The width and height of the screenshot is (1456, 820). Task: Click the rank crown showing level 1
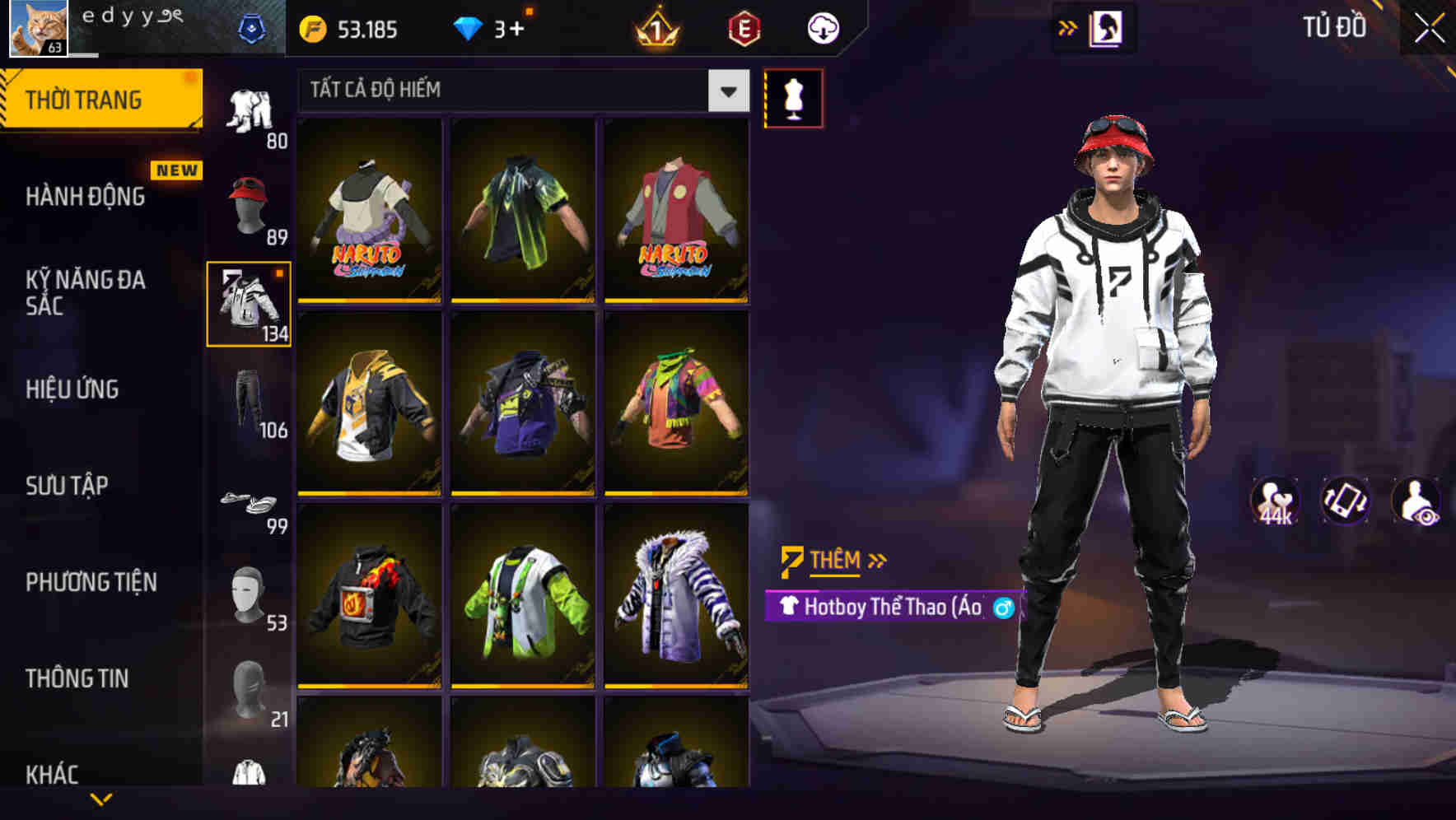(655, 27)
